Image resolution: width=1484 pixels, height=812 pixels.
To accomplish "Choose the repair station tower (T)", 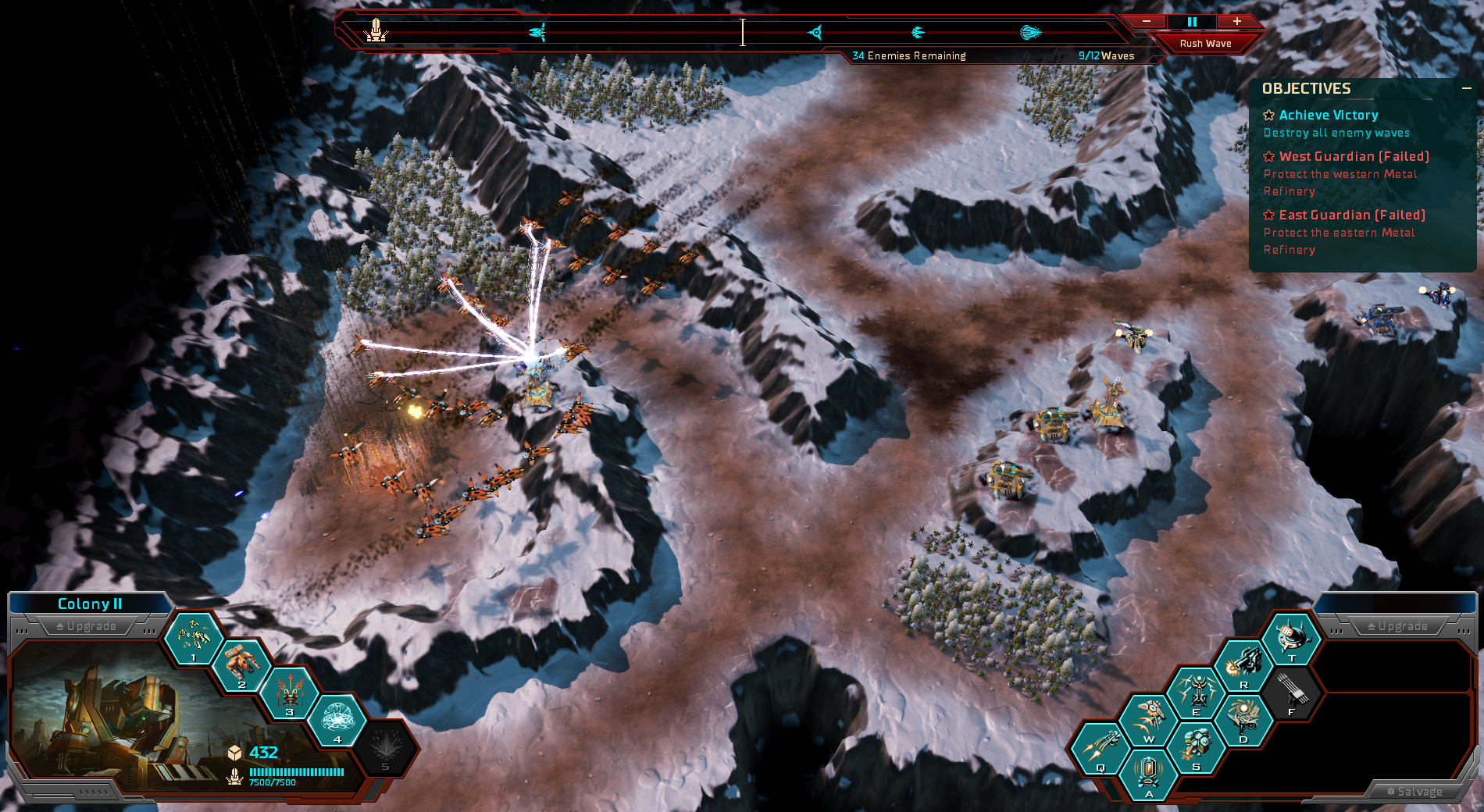I will pyautogui.click(x=1292, y=637).
